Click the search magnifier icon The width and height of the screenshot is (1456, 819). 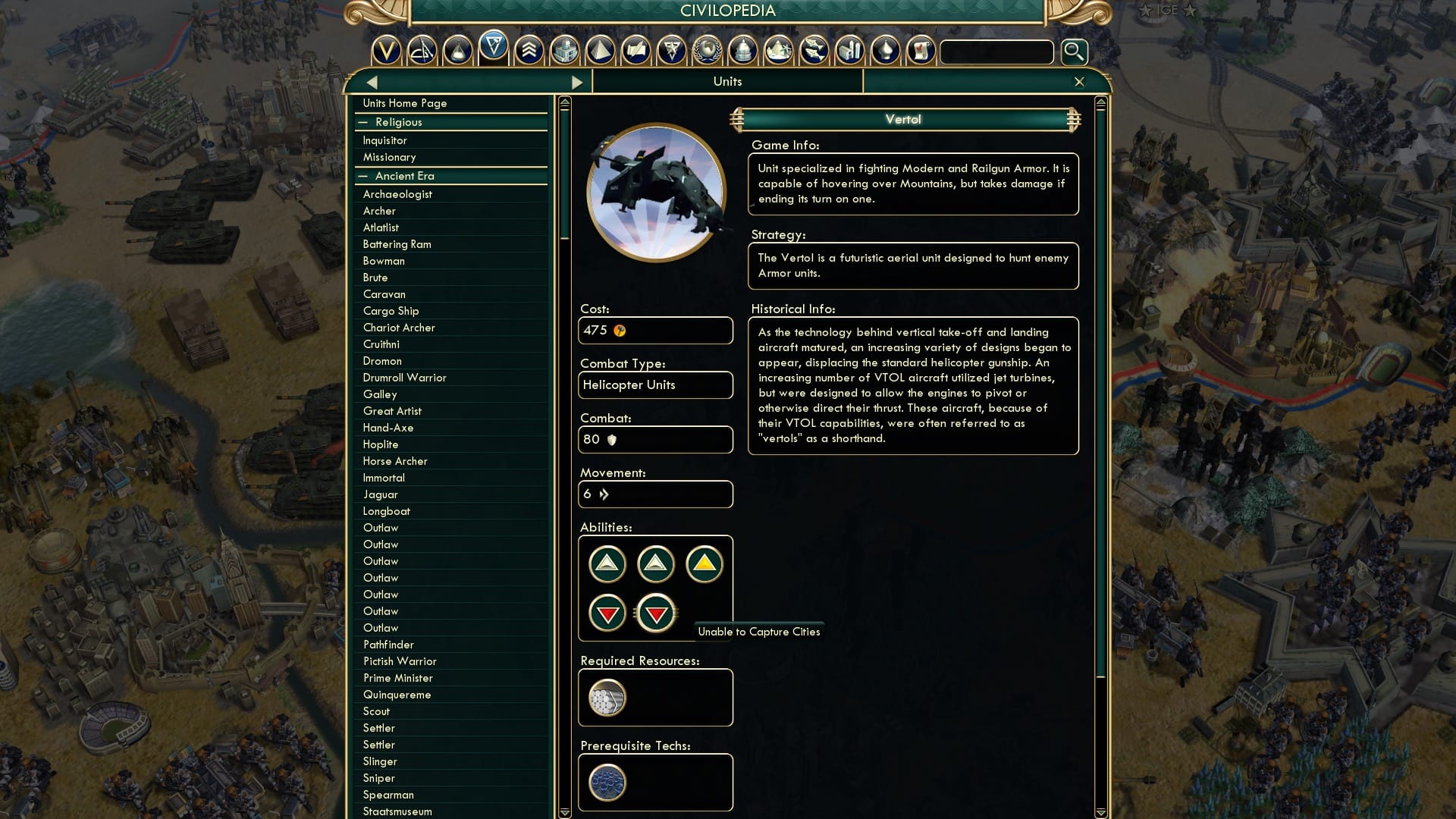(1073, 52)
